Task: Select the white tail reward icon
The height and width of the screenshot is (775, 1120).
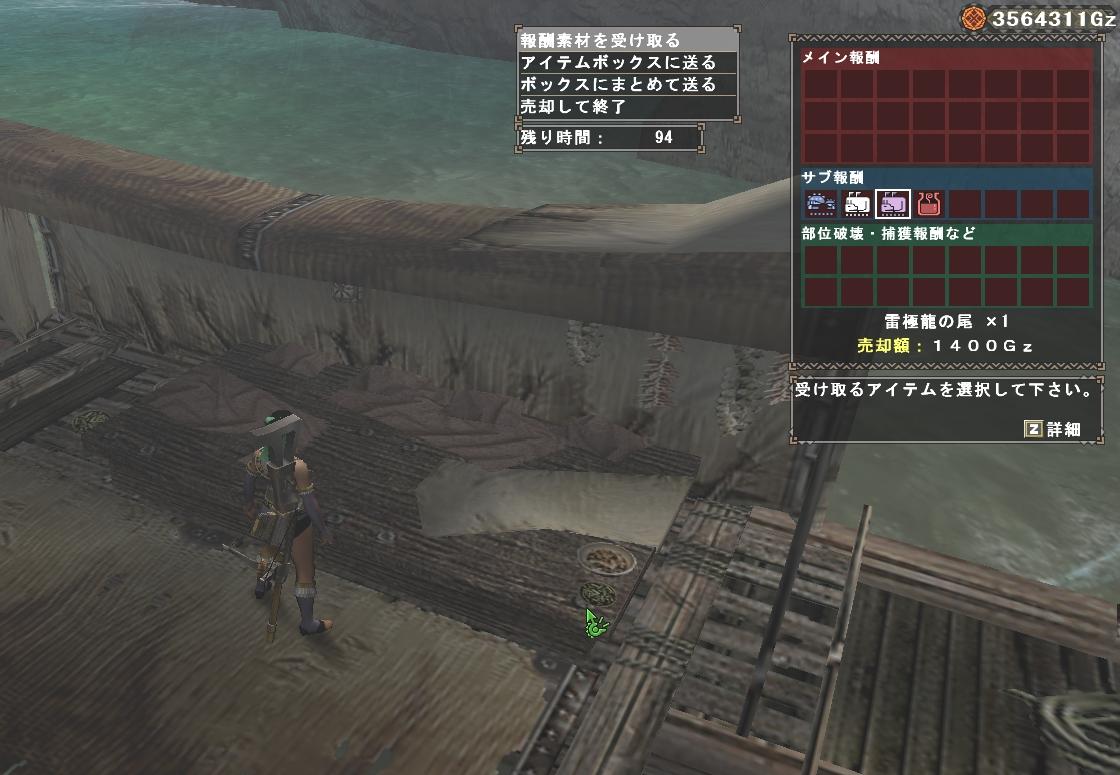Action: pyautogui.click(x=857, y=204)
